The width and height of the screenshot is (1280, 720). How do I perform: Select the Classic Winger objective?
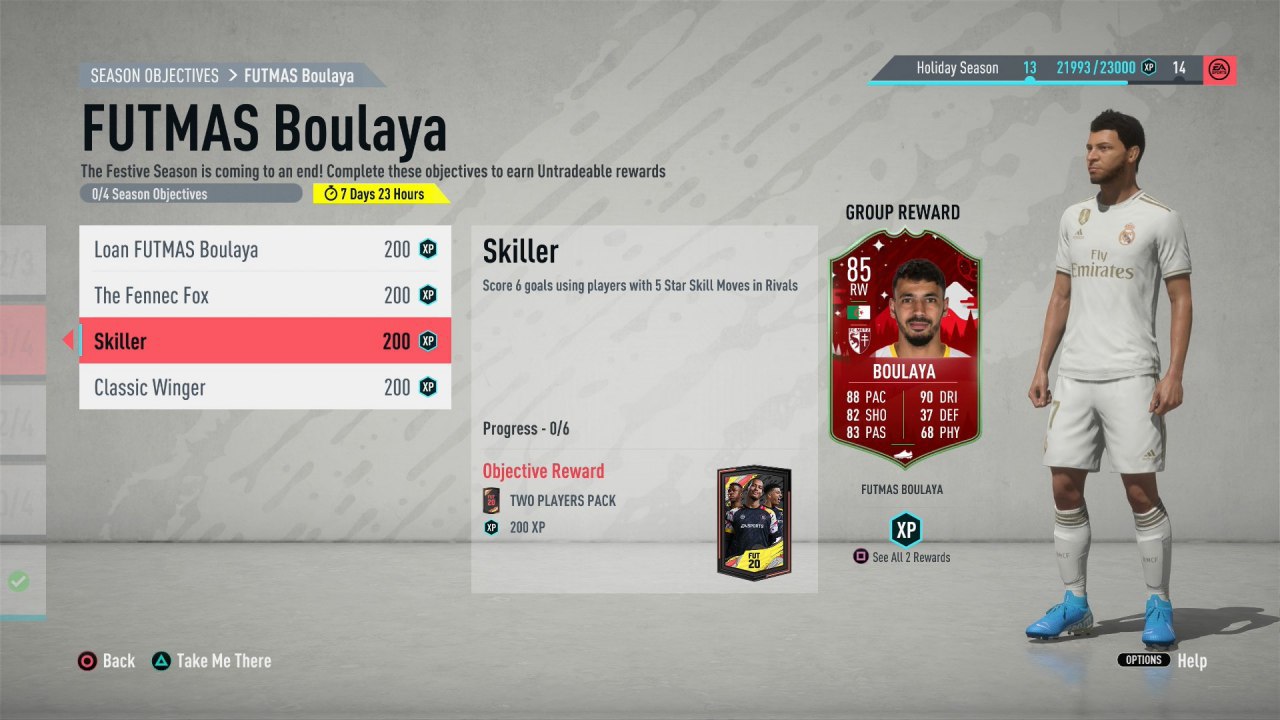click(265, 387)
